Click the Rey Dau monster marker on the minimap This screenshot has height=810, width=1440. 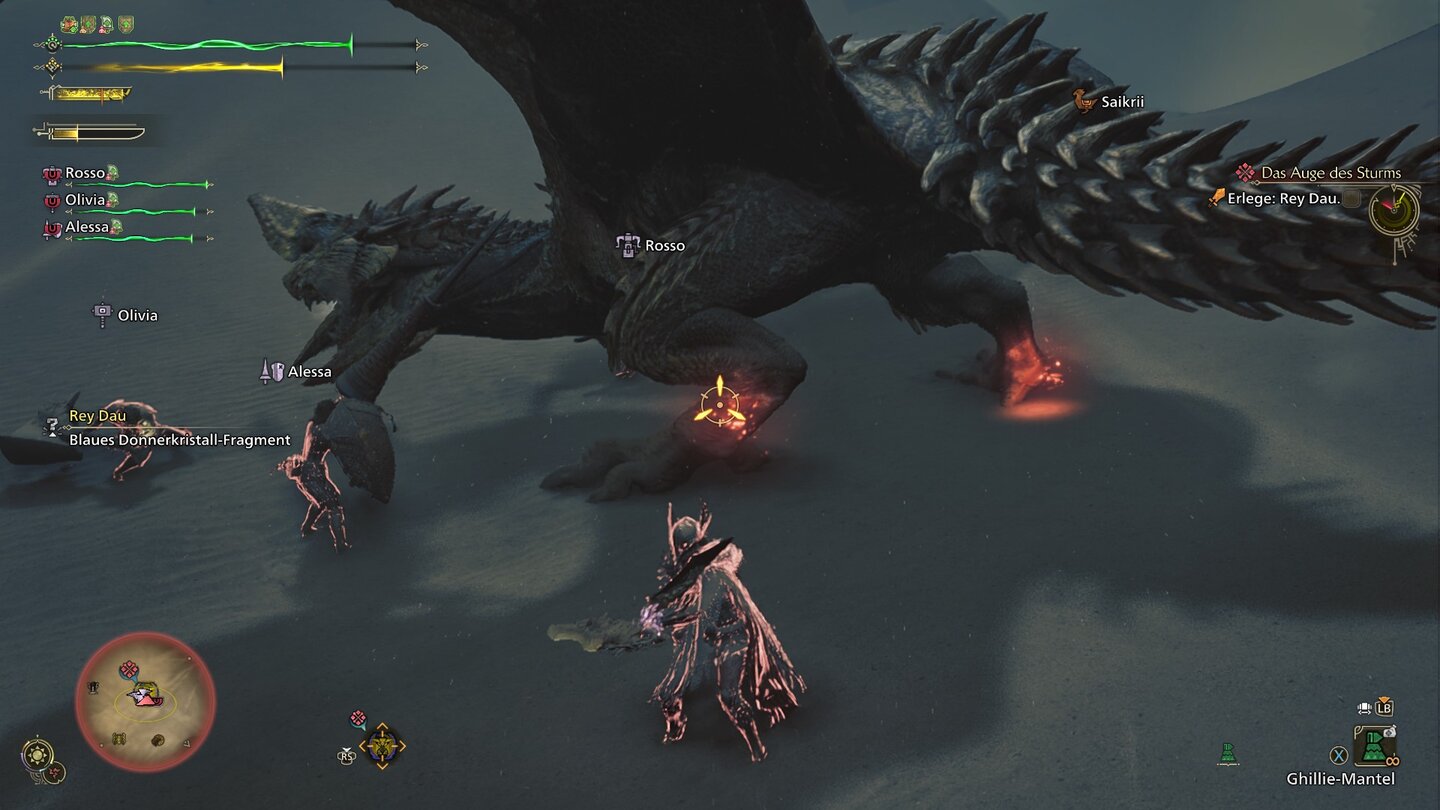(147, 697)
